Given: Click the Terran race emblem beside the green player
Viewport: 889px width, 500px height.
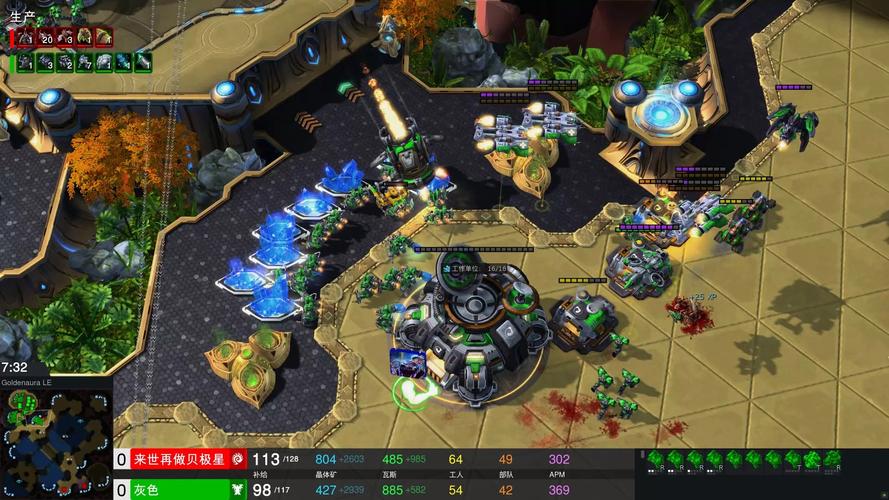Looking at the screenshot, I should point(238,490).
